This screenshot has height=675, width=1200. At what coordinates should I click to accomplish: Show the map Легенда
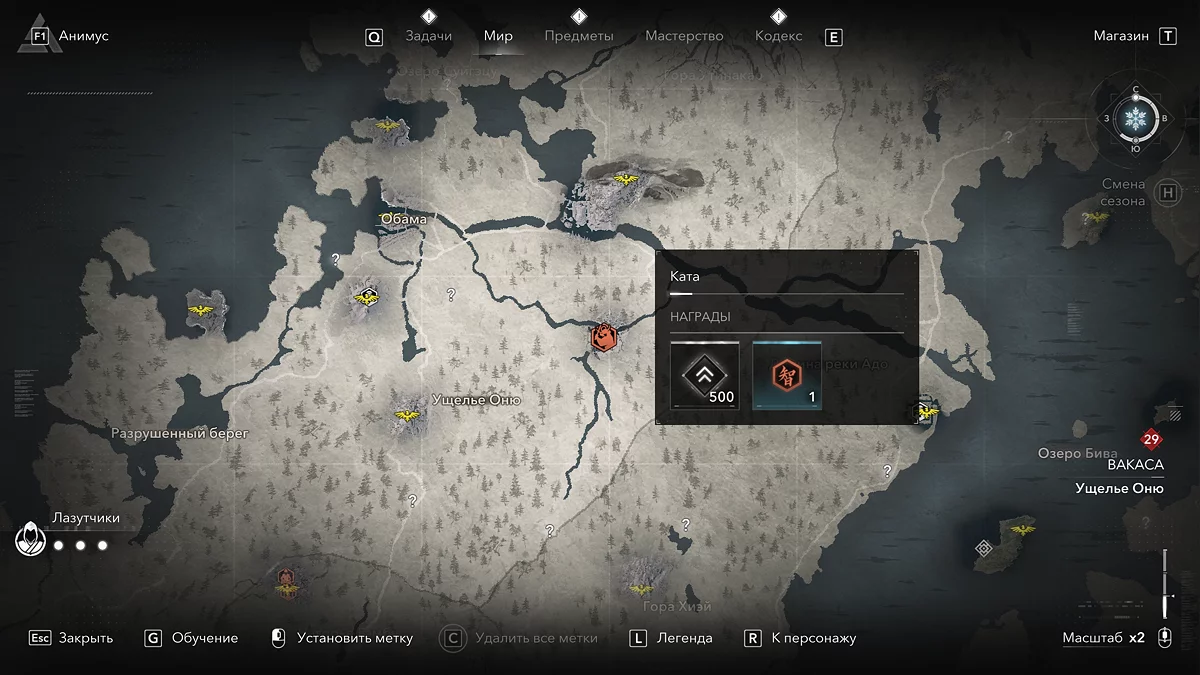pos(684,638)
